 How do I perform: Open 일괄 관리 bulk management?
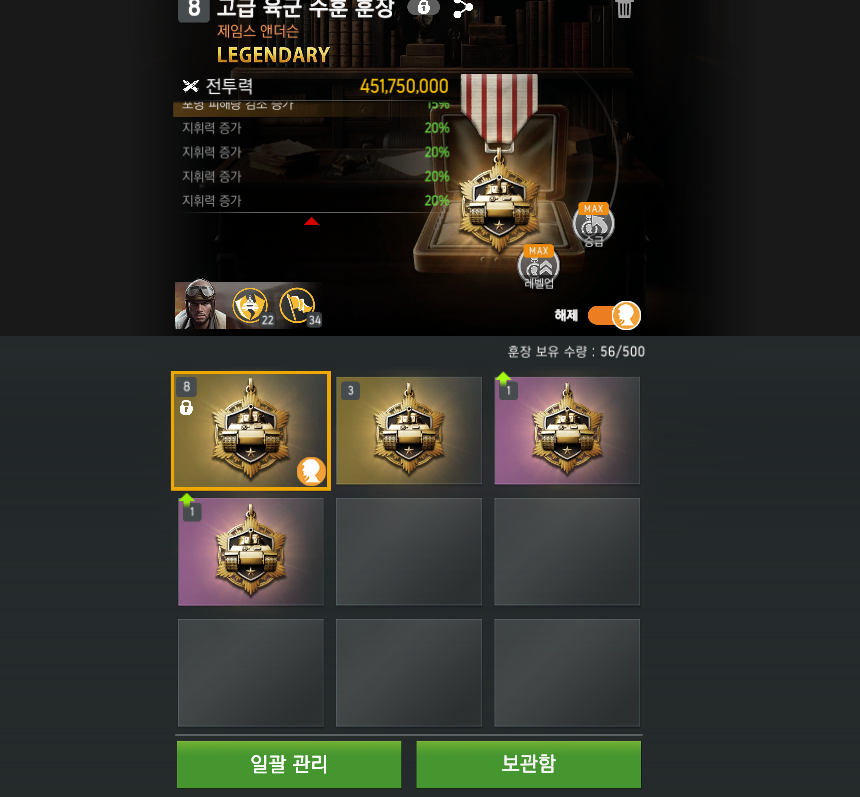point(289,764)
